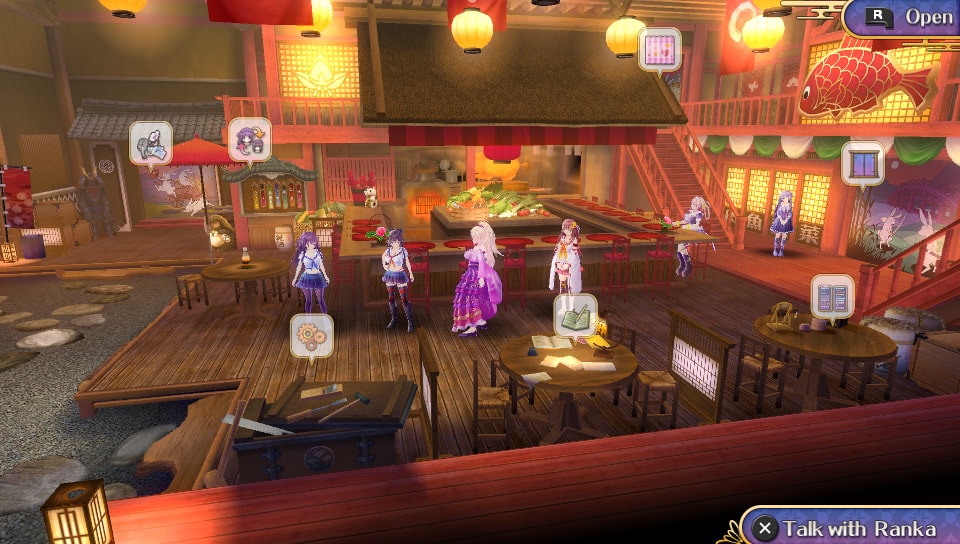This screenshot has height=544, width=960.
Task: Select the Talk with Ranka prompt
Action: (846, 527)
